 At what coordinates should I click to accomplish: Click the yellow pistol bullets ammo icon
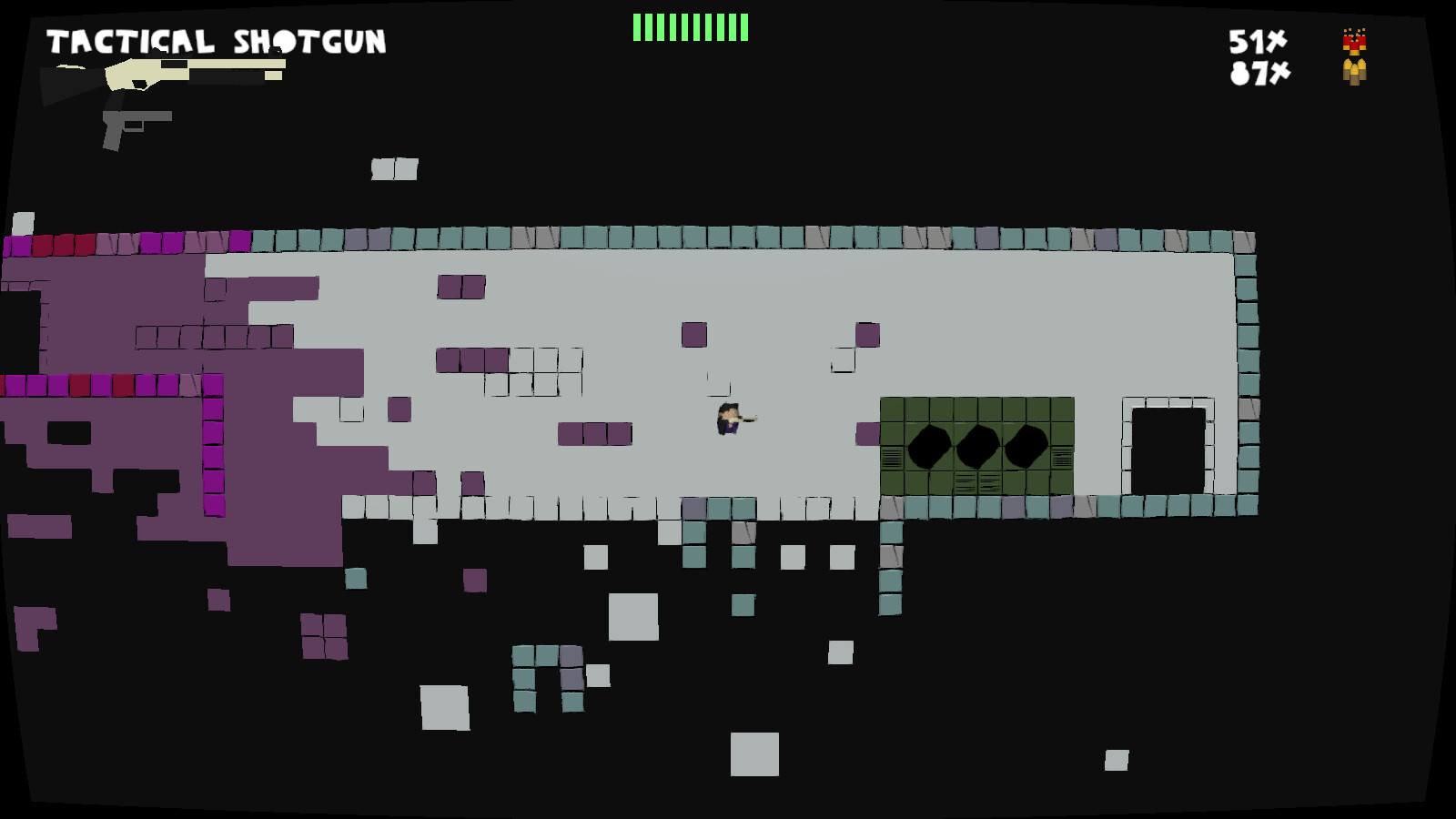[x=1353, y=75]
